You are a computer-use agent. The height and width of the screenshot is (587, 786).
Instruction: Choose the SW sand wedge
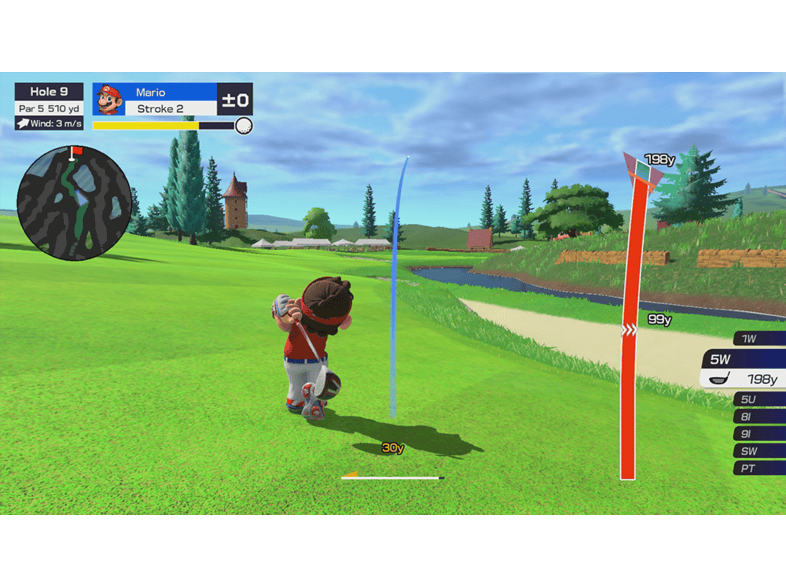click(x=758, y=451)
